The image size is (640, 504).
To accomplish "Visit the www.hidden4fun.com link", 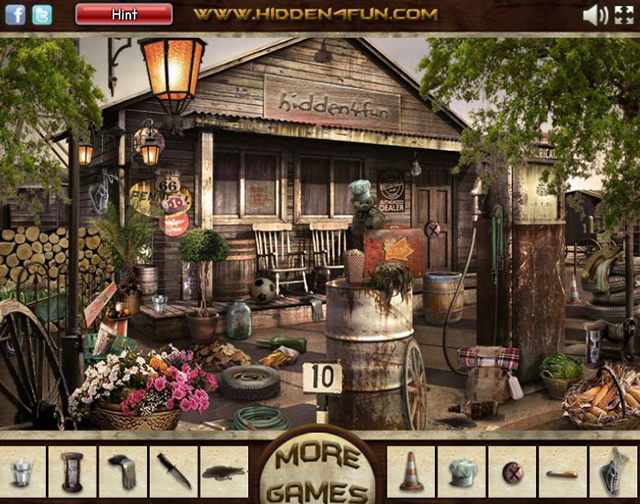I will coord(315,14).
